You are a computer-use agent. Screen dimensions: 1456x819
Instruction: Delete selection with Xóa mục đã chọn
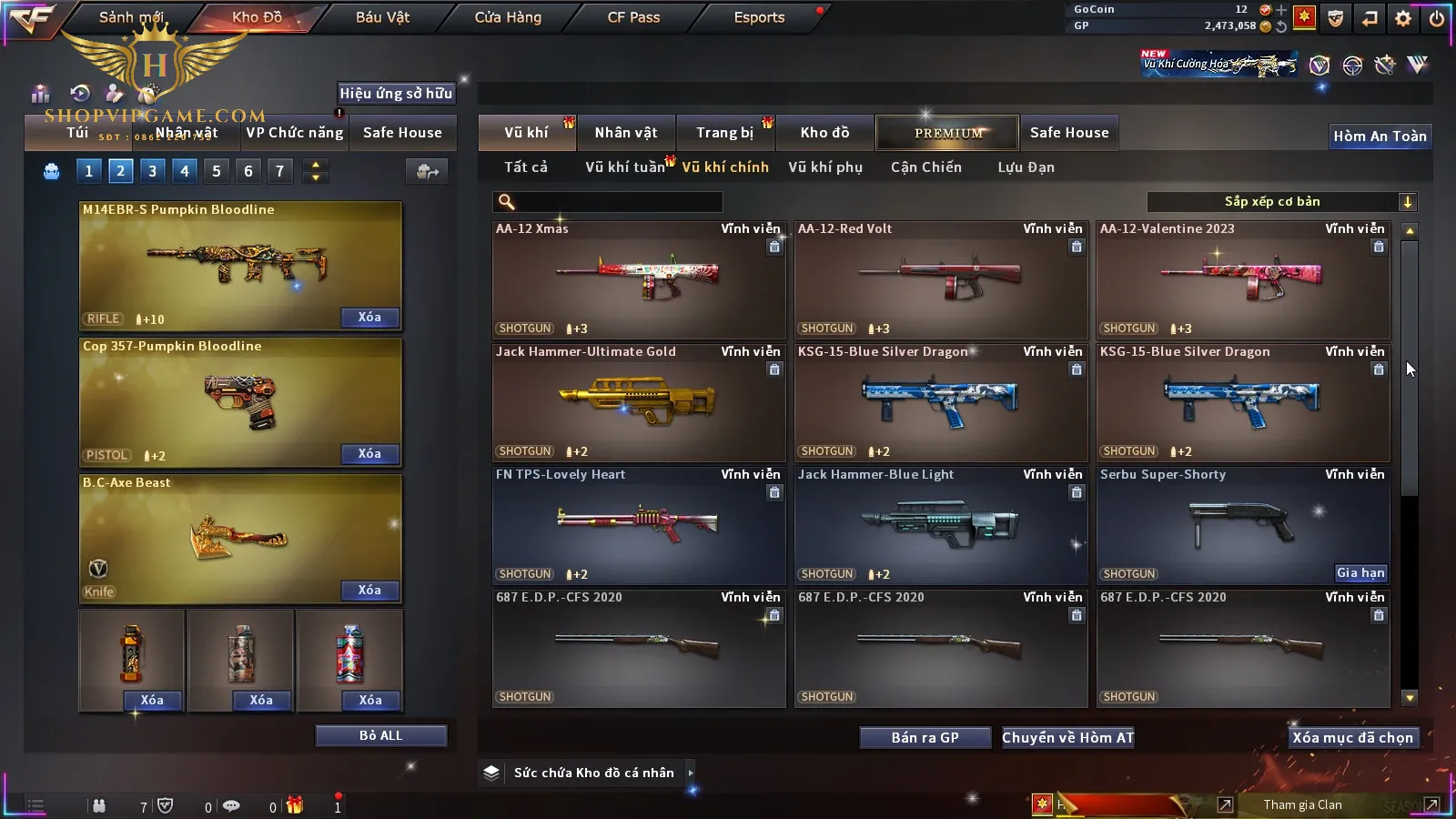pyautogui.click(x=1352, y=737)
